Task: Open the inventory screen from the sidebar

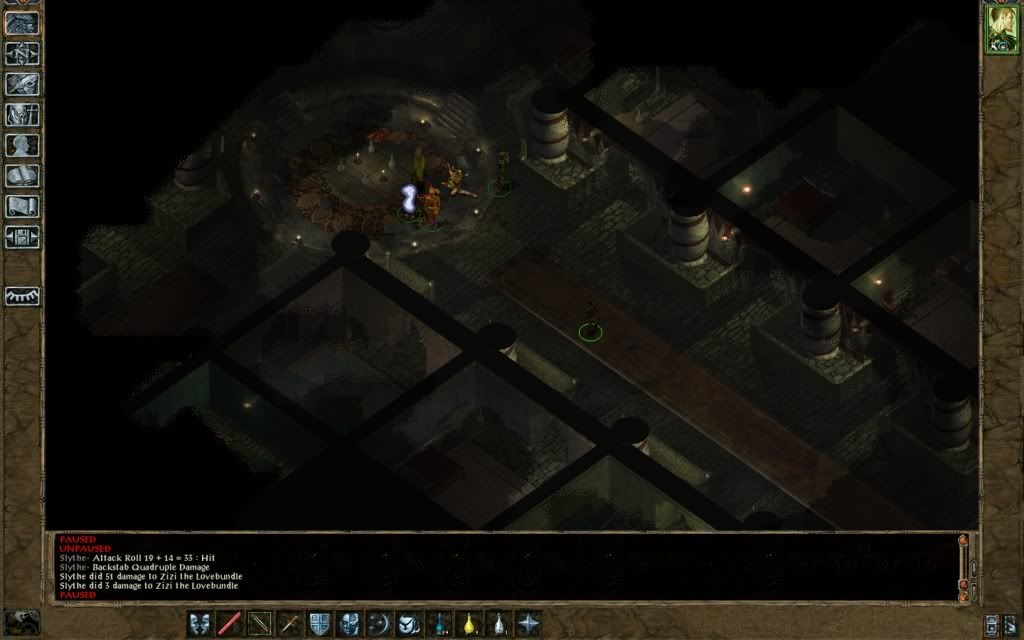Action: [x=22, y=115]
